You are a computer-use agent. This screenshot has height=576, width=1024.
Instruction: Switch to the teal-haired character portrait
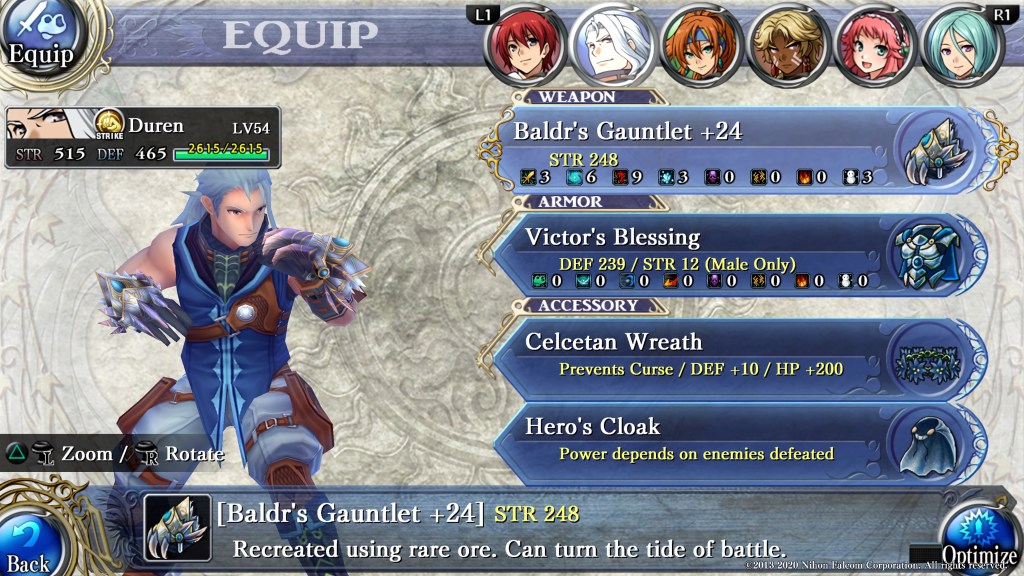coord(958,45)
